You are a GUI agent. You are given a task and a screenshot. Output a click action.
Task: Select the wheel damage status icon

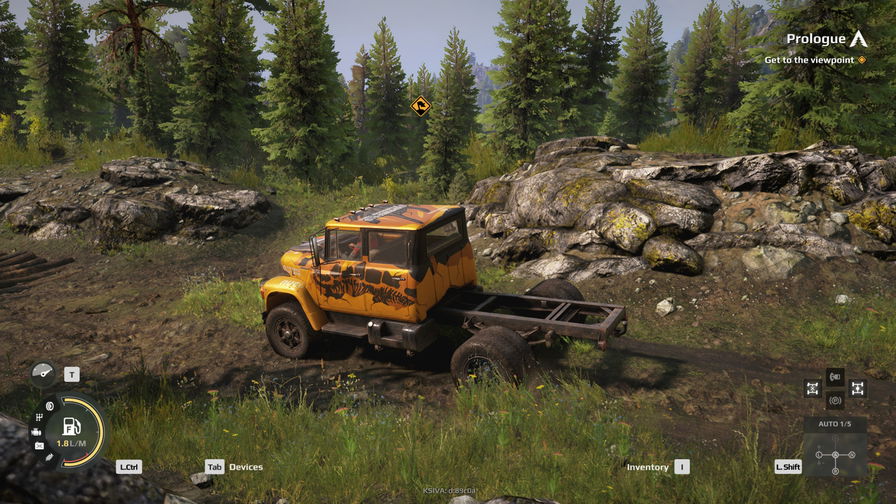pyautogui.click(x=49, y=405)
